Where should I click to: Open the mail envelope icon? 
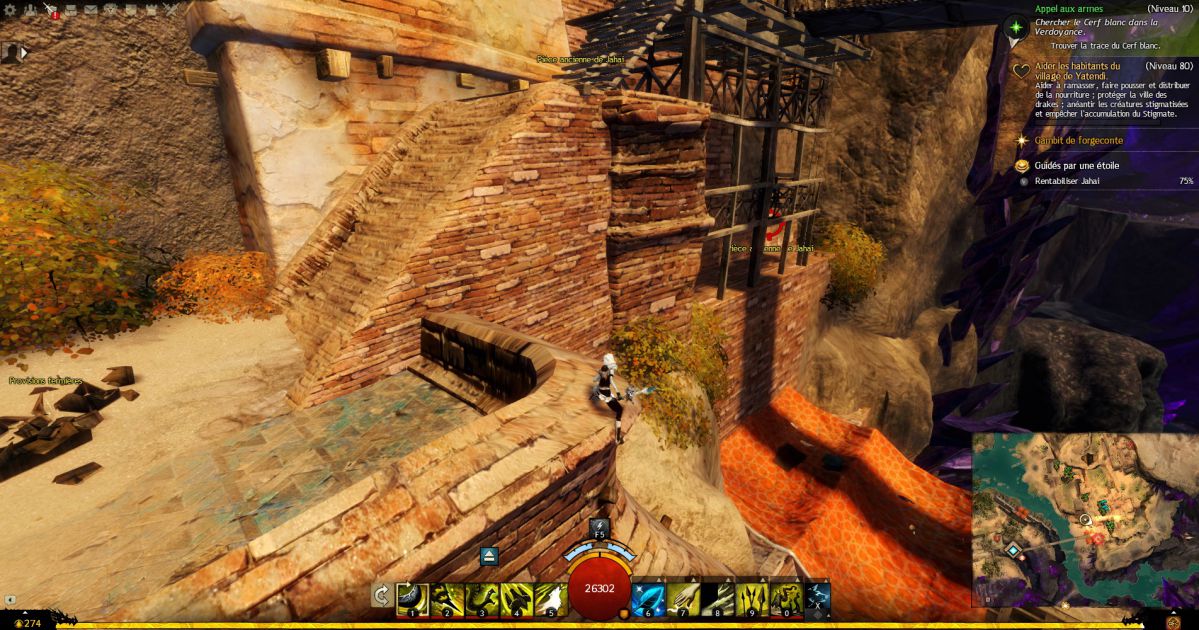(90, 10)
